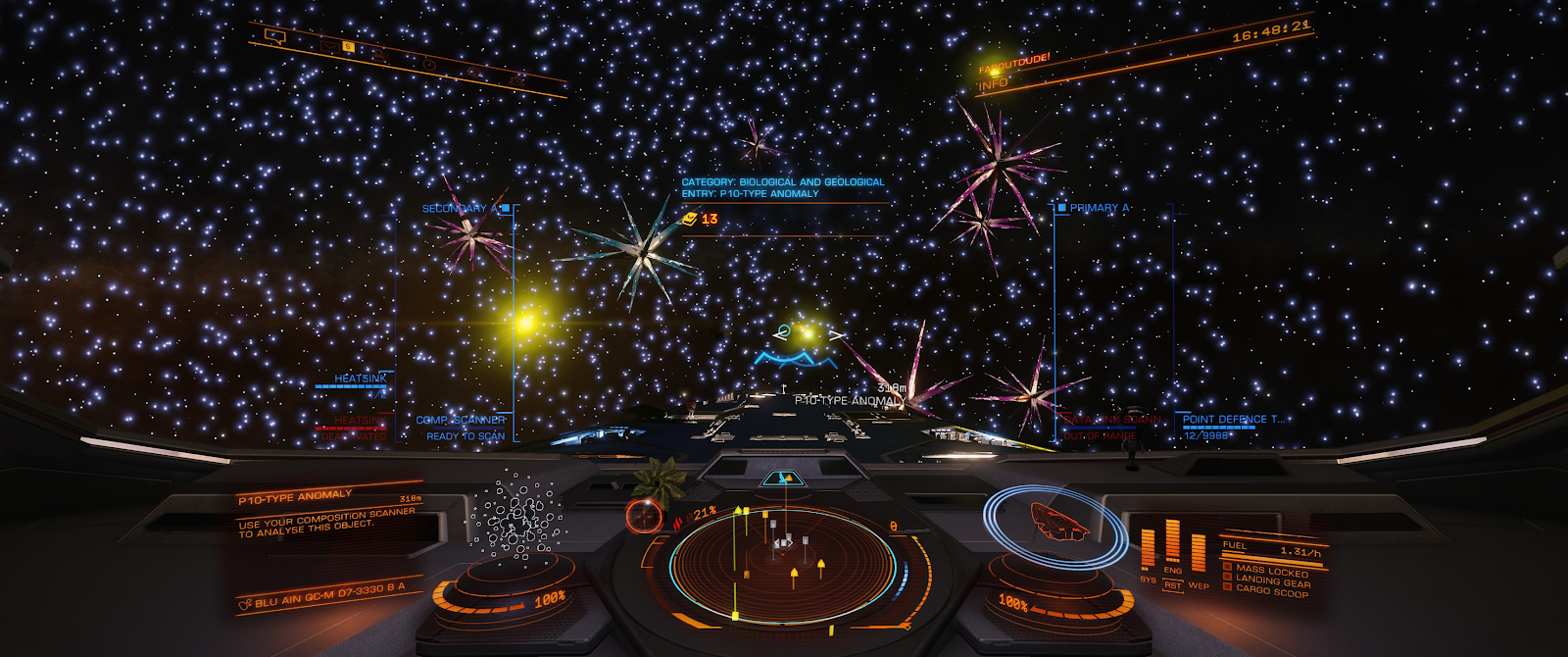Click the Heatsink launcher readout
1568x657 pixels.
(361, 379)
